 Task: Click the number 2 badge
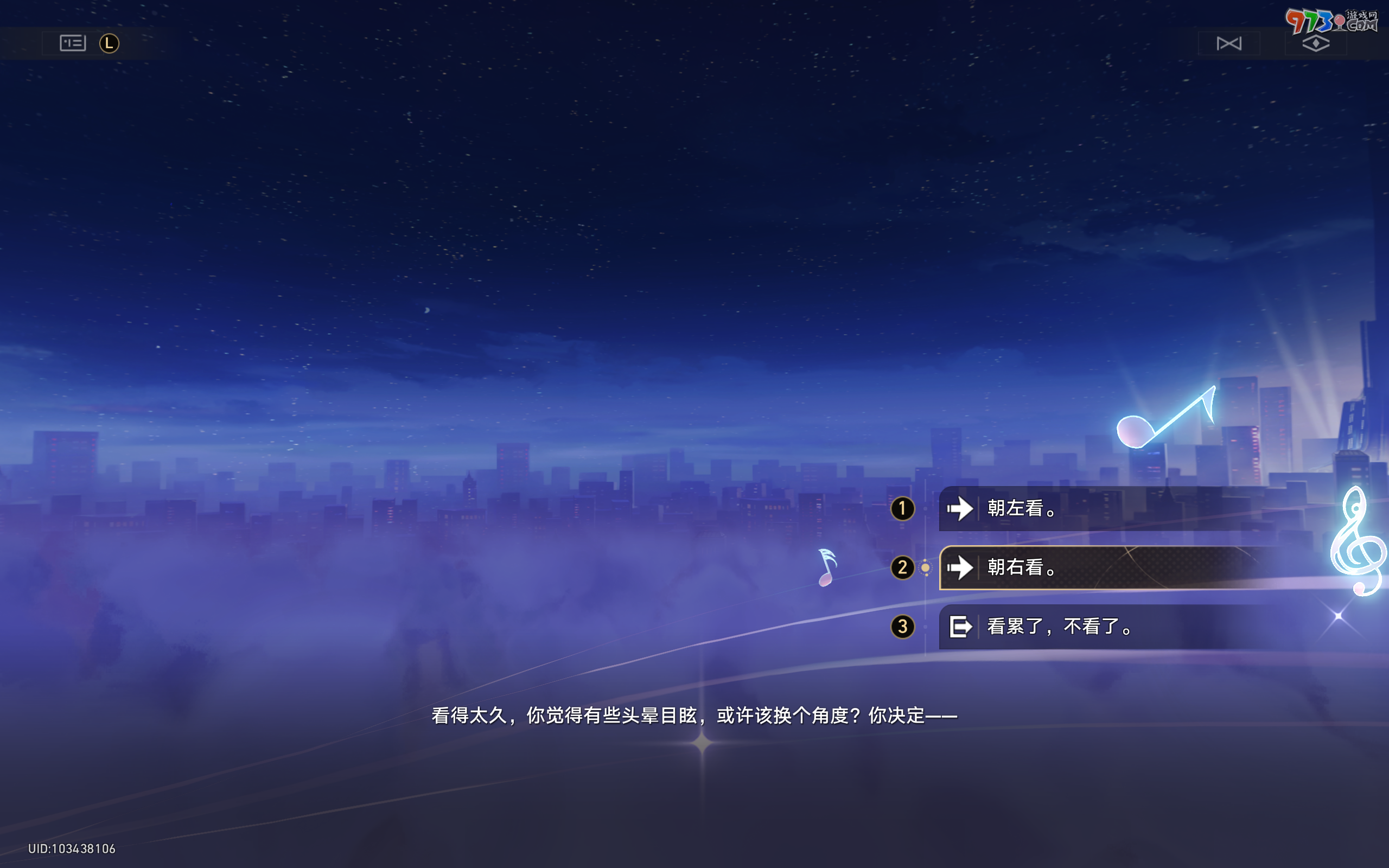tap(903, 568)
